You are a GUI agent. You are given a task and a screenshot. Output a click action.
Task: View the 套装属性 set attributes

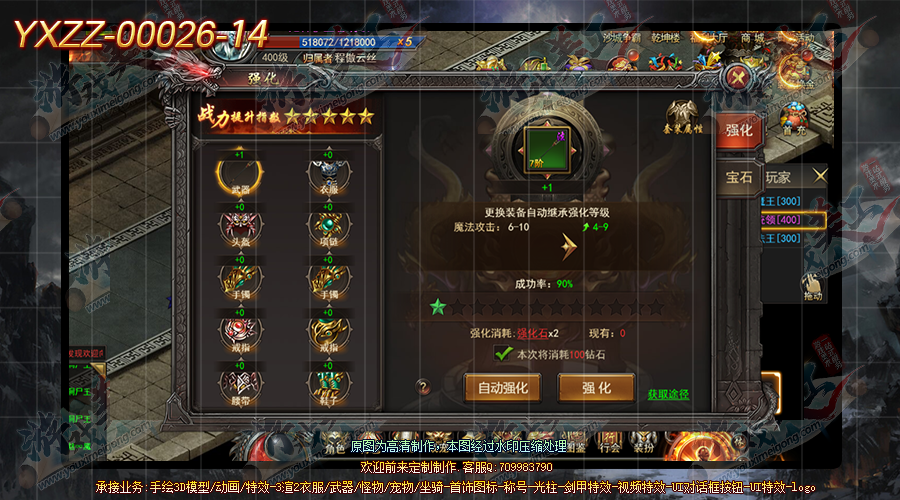click(x=683, y=117)
